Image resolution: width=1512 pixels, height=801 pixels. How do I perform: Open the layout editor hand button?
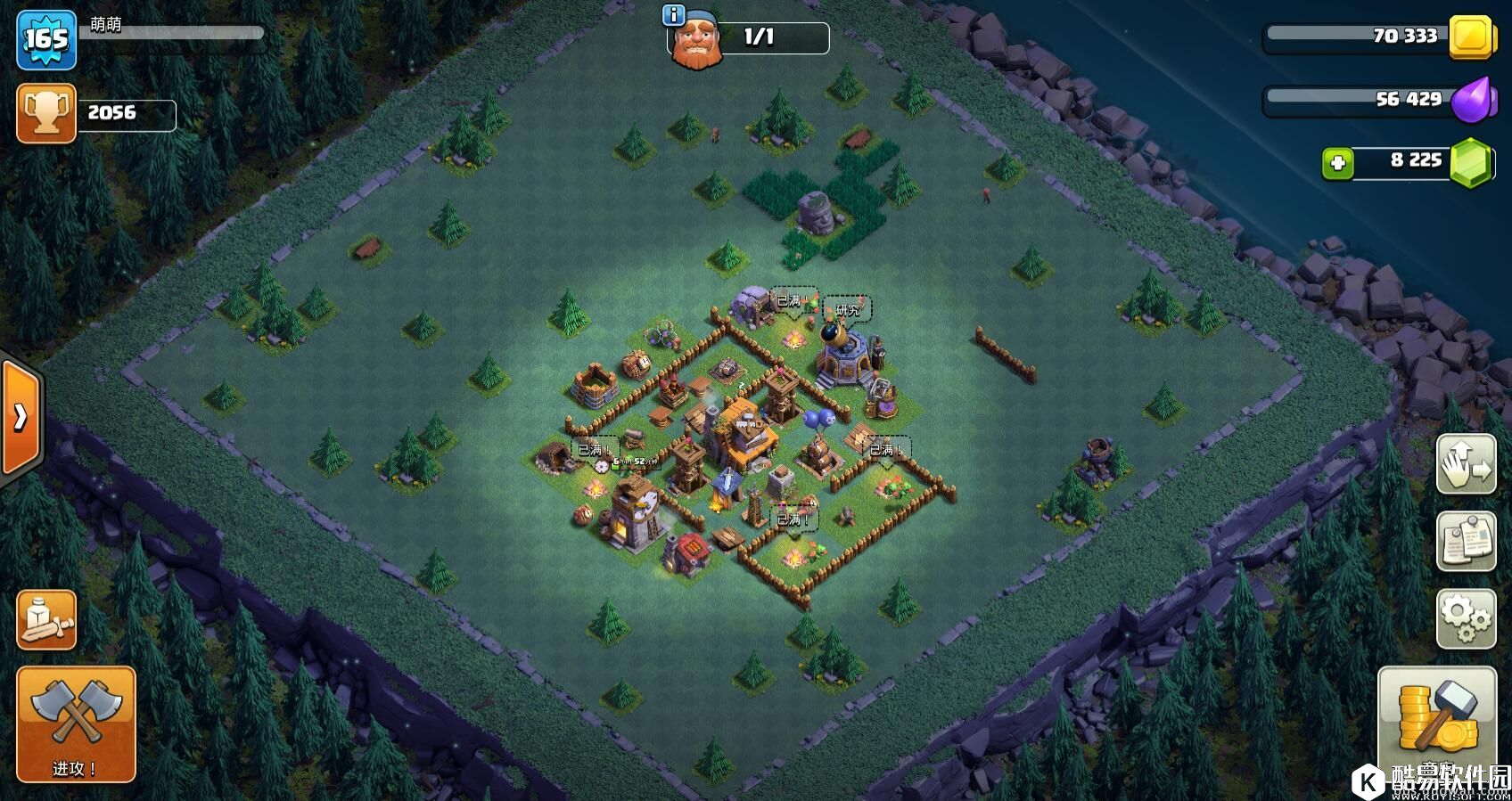(1466, 463)
